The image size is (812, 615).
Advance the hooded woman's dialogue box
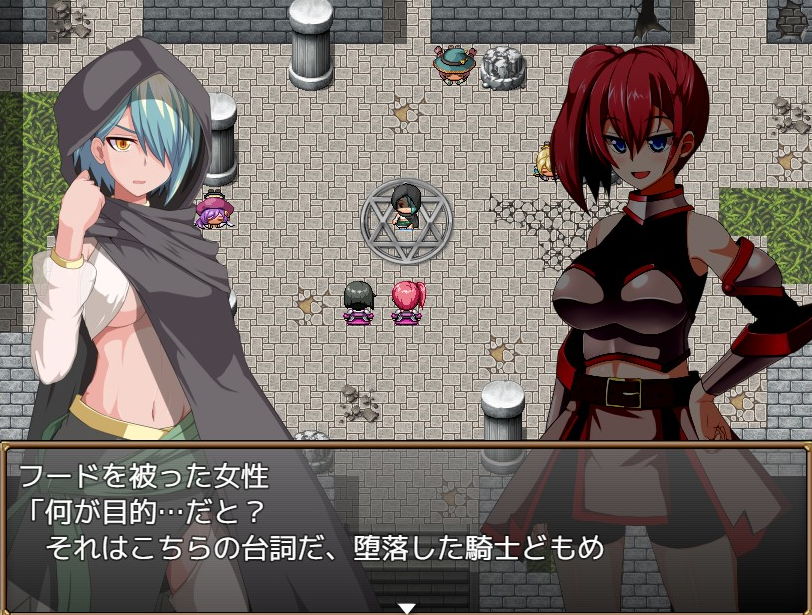(405, 525)
